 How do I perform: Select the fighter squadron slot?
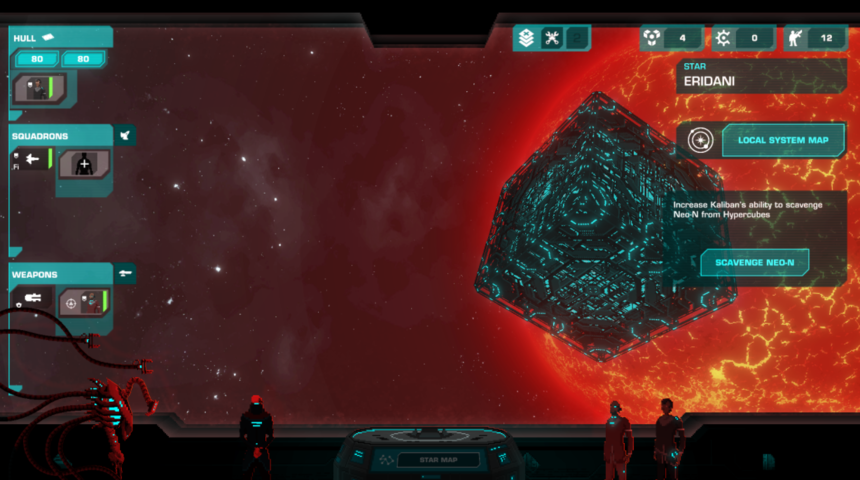coord(32,158)
